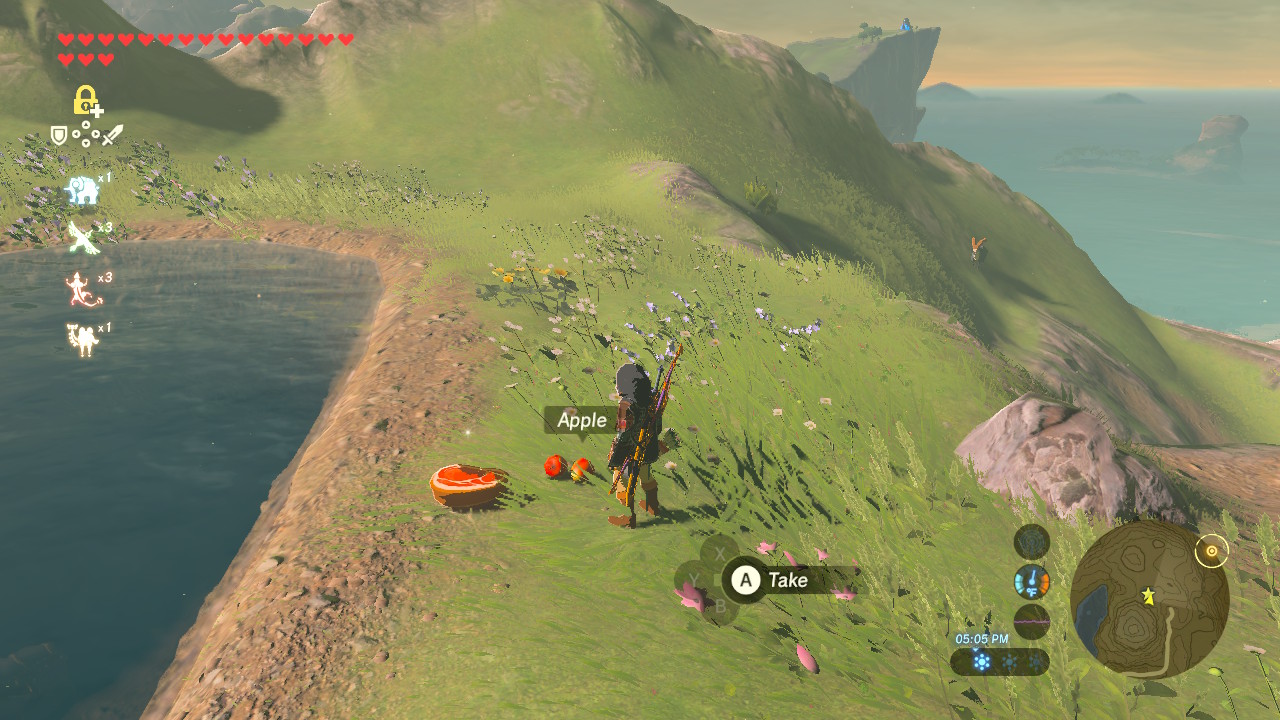Click the purple noise level meter
1280x720 pixels.
1031,621
